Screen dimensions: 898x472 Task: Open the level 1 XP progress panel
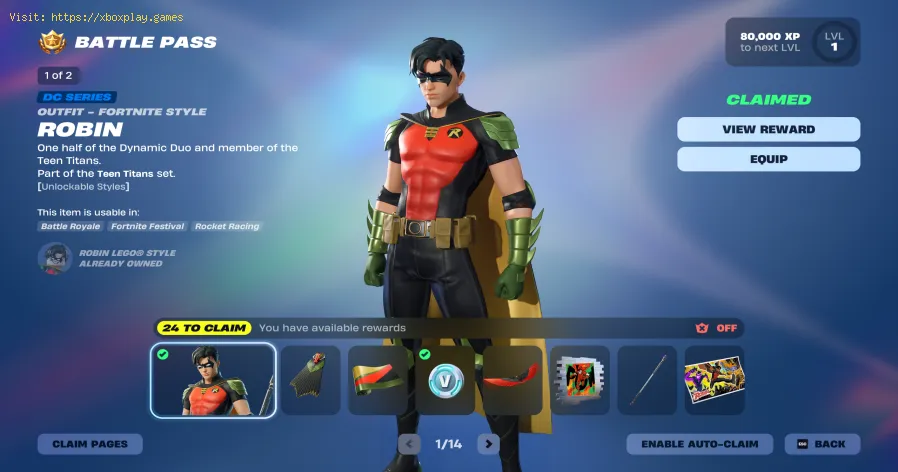point(793,42)
